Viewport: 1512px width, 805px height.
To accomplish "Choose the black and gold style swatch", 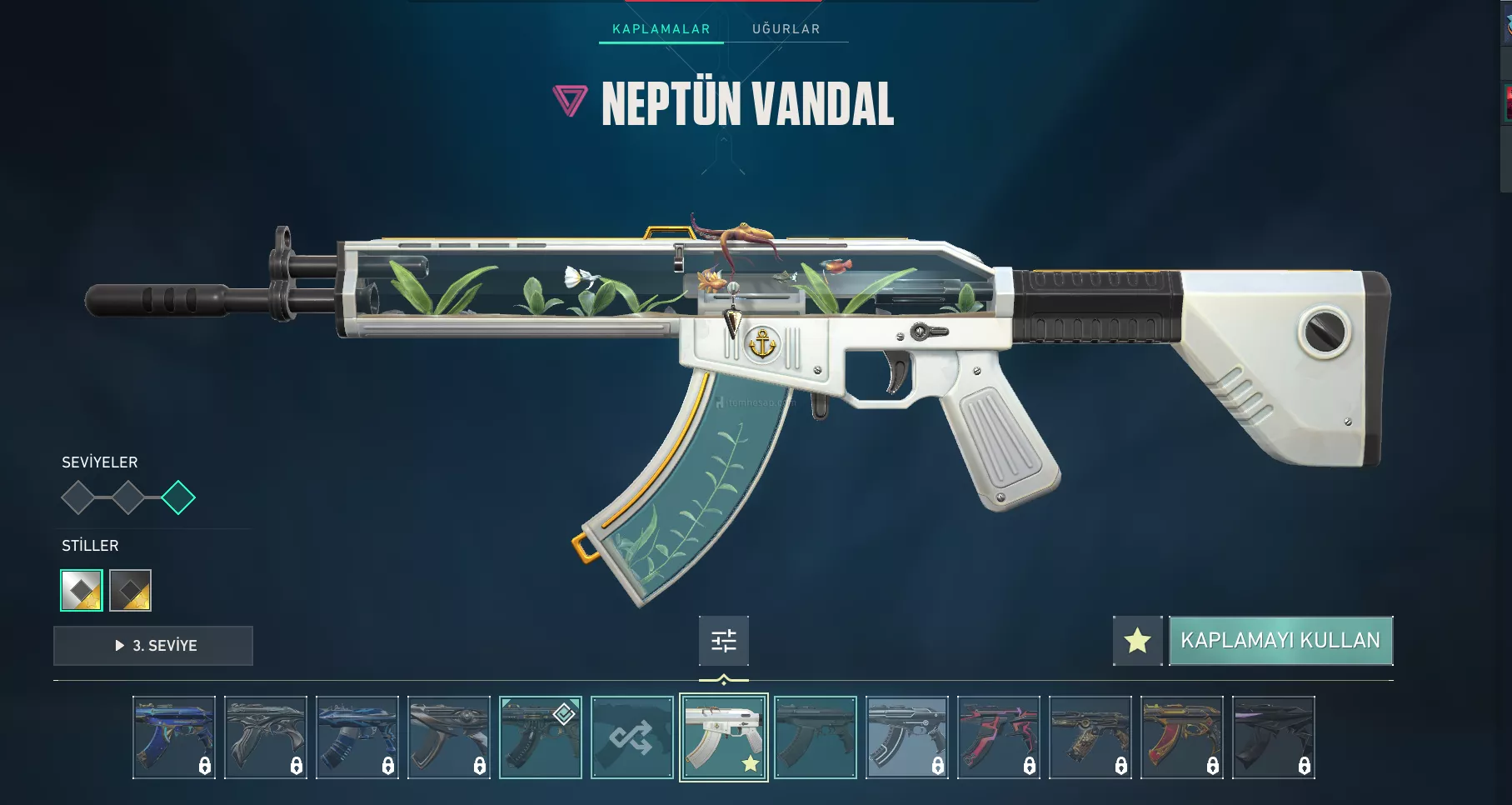I will (131, 591).
